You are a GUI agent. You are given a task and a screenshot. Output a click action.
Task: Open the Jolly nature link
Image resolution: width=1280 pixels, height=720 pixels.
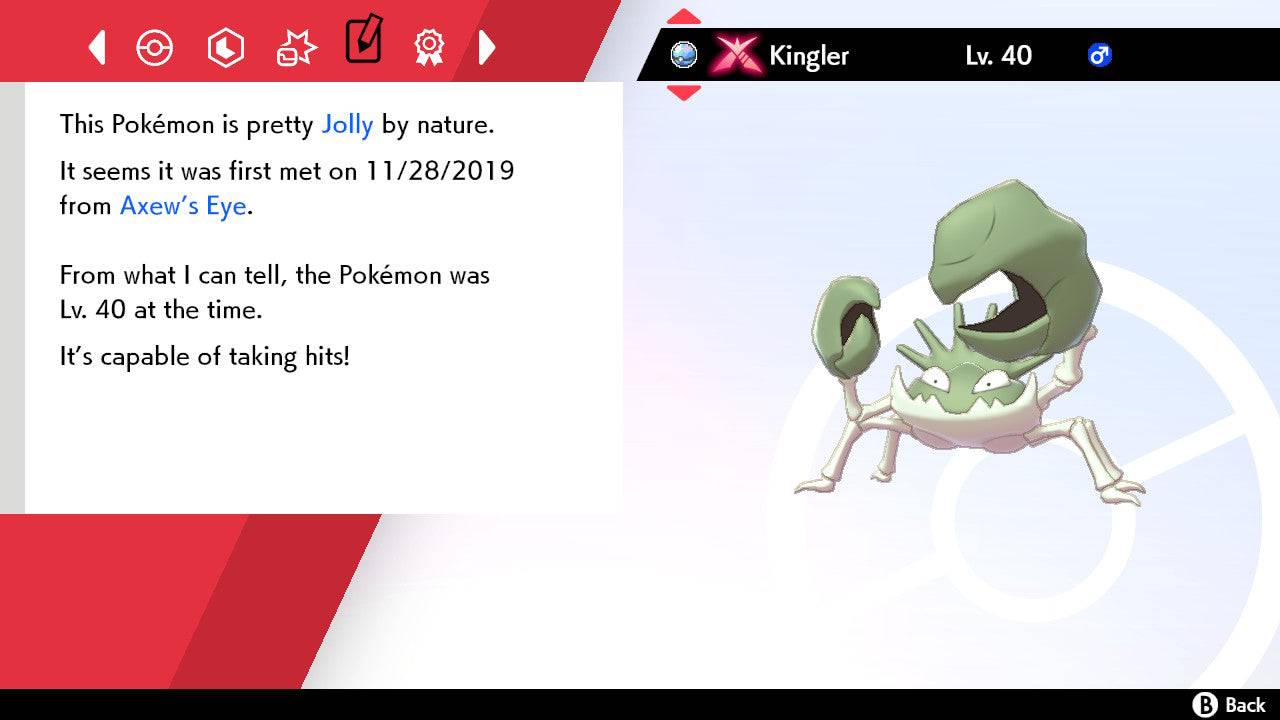[x=347, y=124]
